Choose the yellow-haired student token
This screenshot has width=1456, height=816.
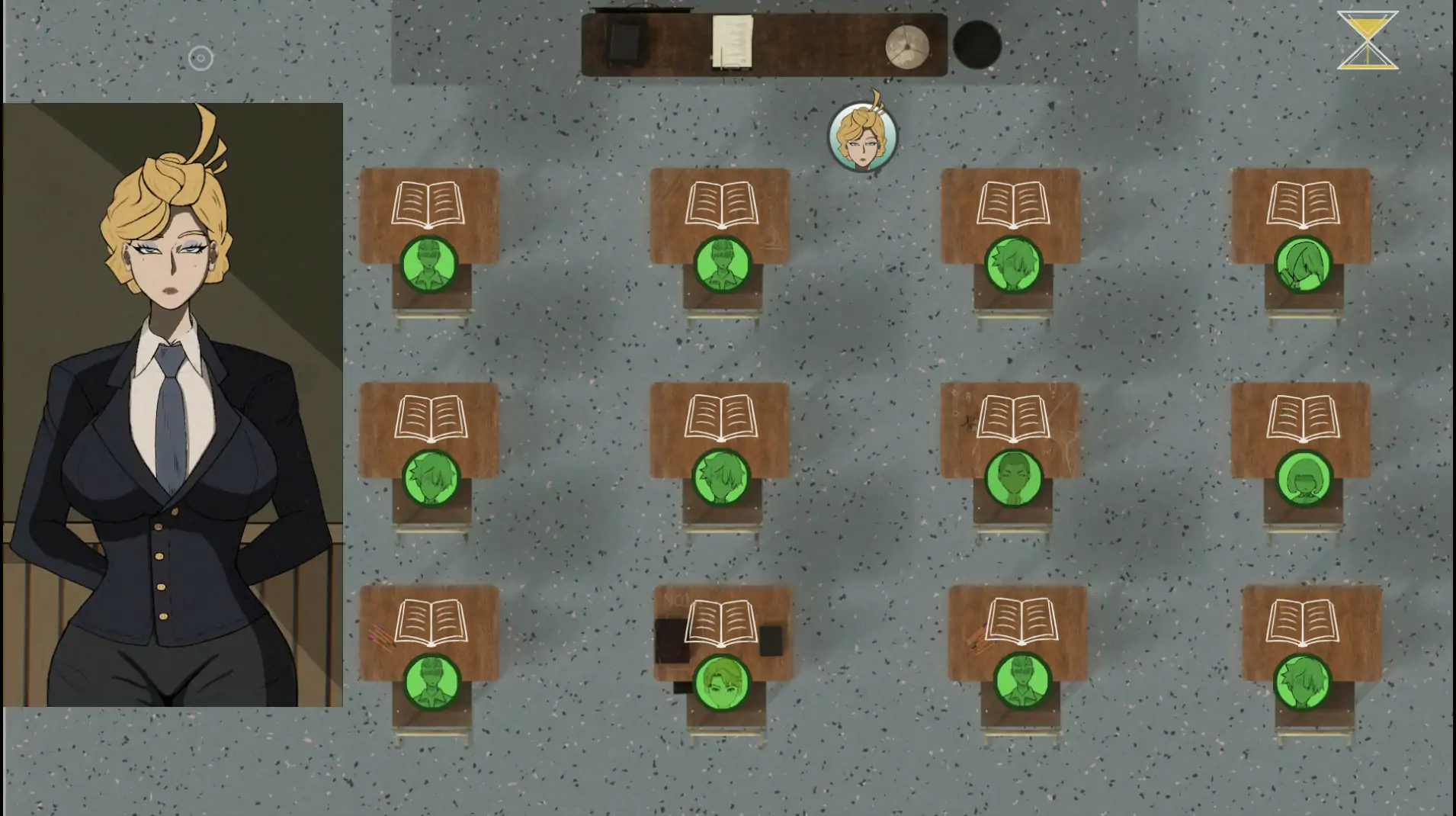(721, 681)
